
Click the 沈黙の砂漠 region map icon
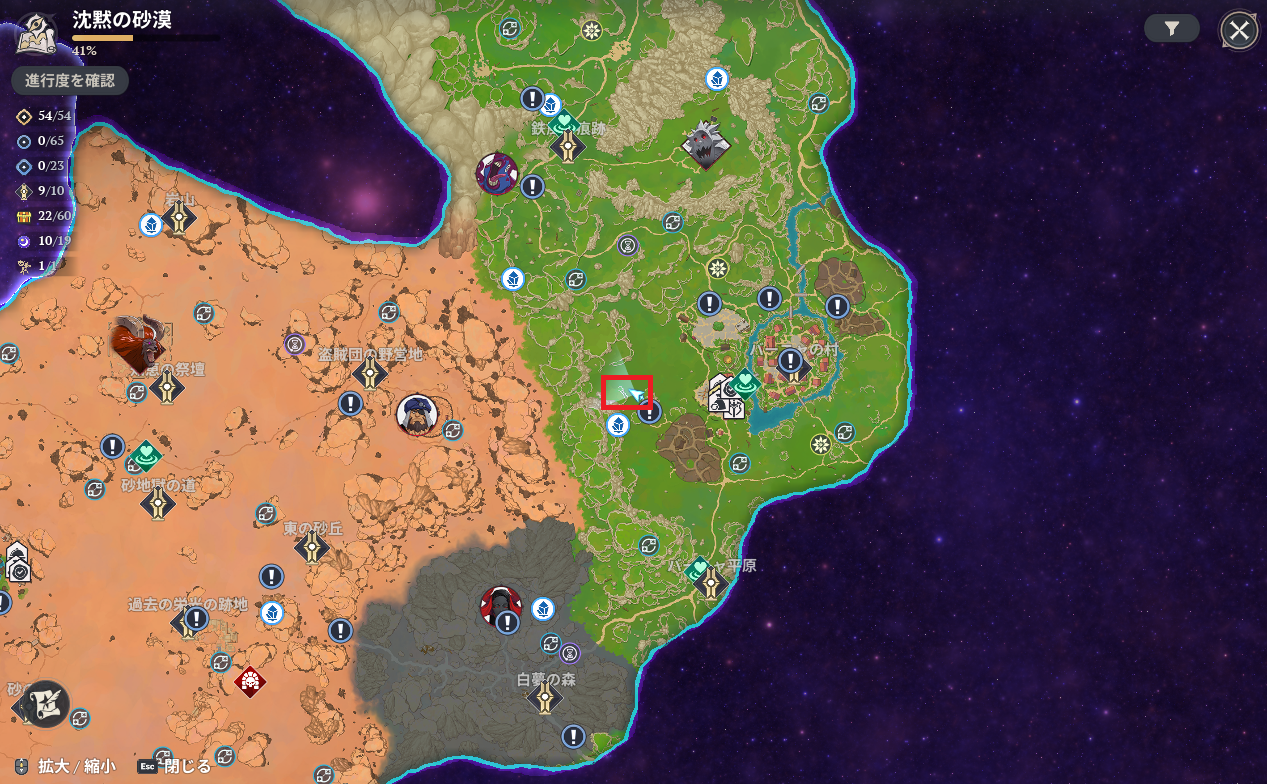pos(37,32)
